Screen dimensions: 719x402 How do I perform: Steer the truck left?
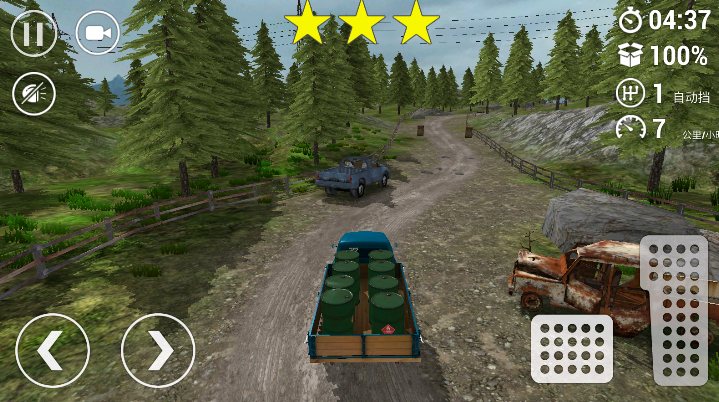(52, 350)
